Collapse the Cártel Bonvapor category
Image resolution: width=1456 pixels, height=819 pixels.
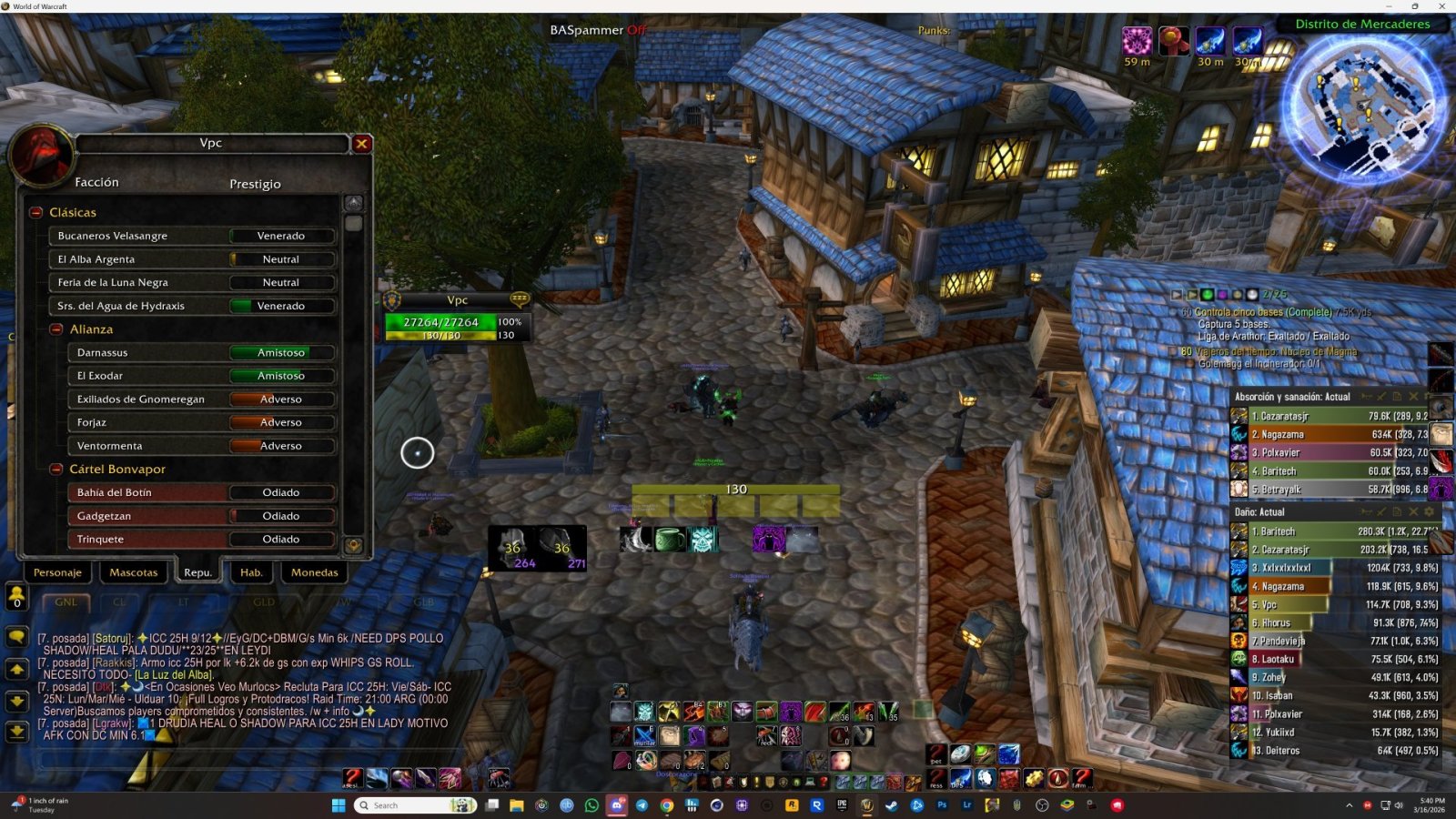coord(56,469)
